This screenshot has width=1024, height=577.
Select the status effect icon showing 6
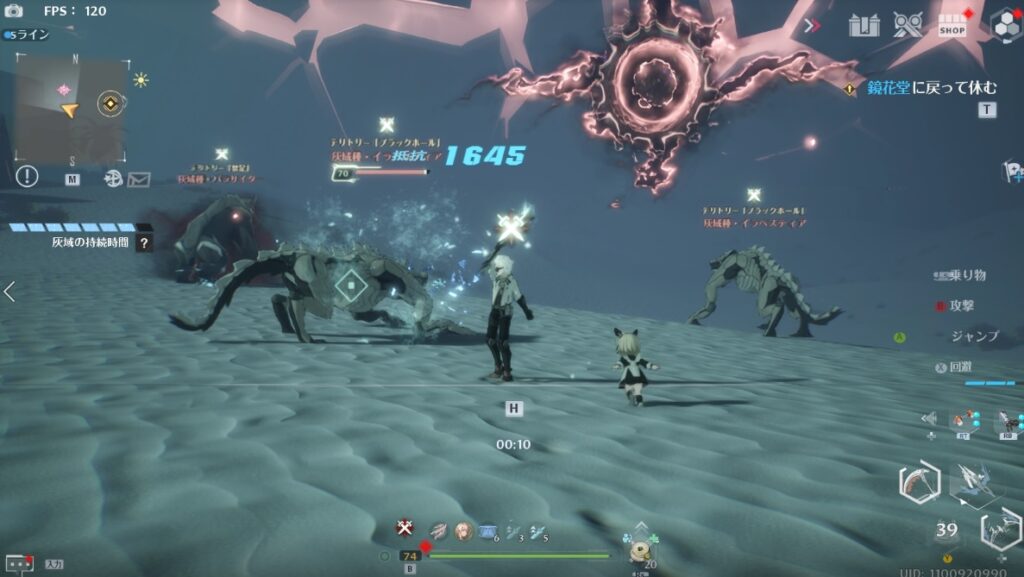coord(489,531)
